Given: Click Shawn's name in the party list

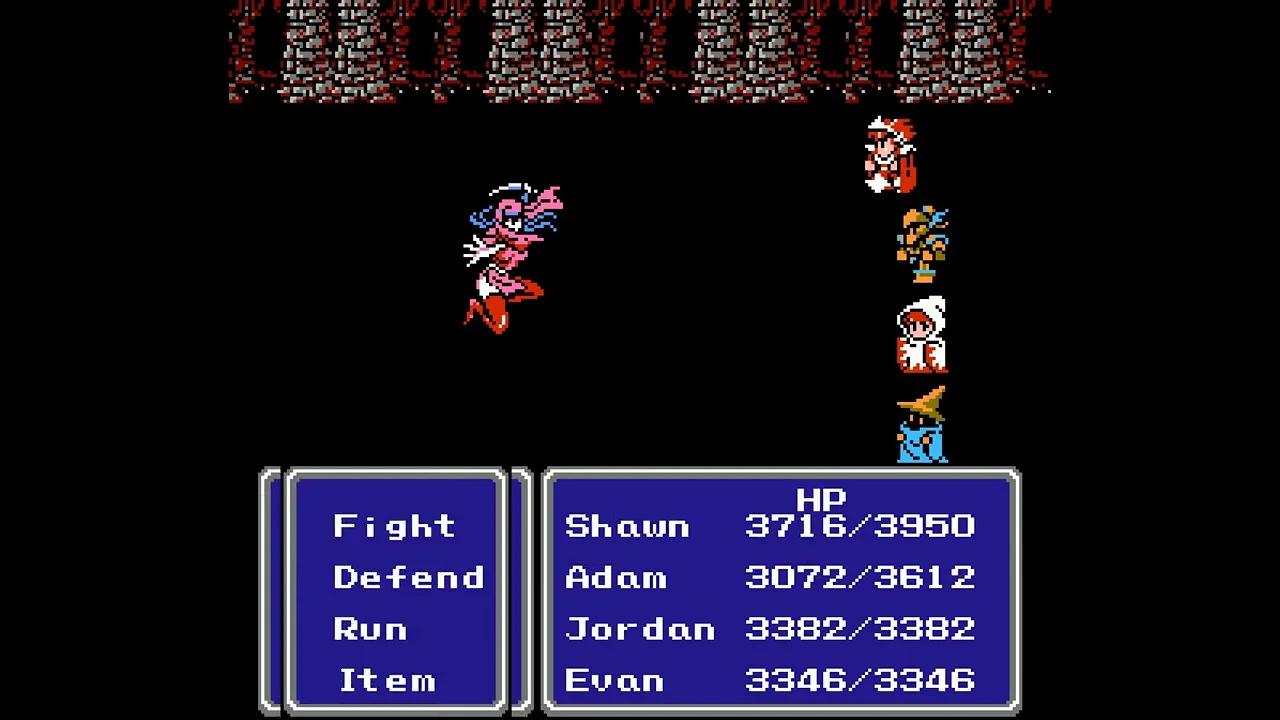Looking at the screenshot, I should (627, 526).
